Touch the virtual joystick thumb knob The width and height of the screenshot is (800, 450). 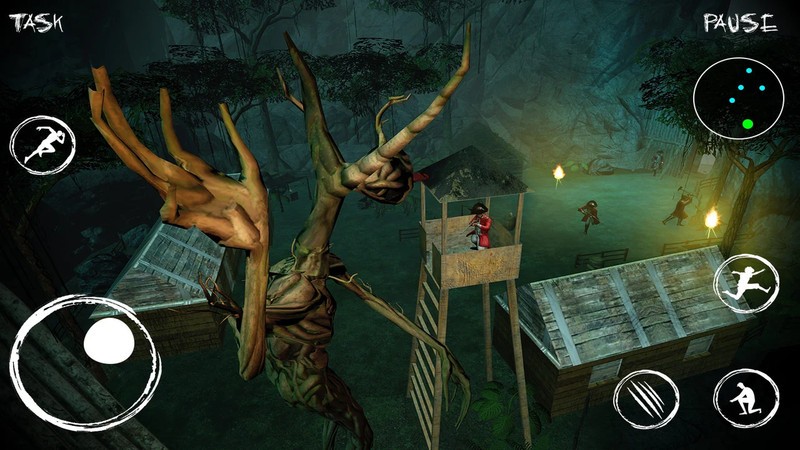109,343
